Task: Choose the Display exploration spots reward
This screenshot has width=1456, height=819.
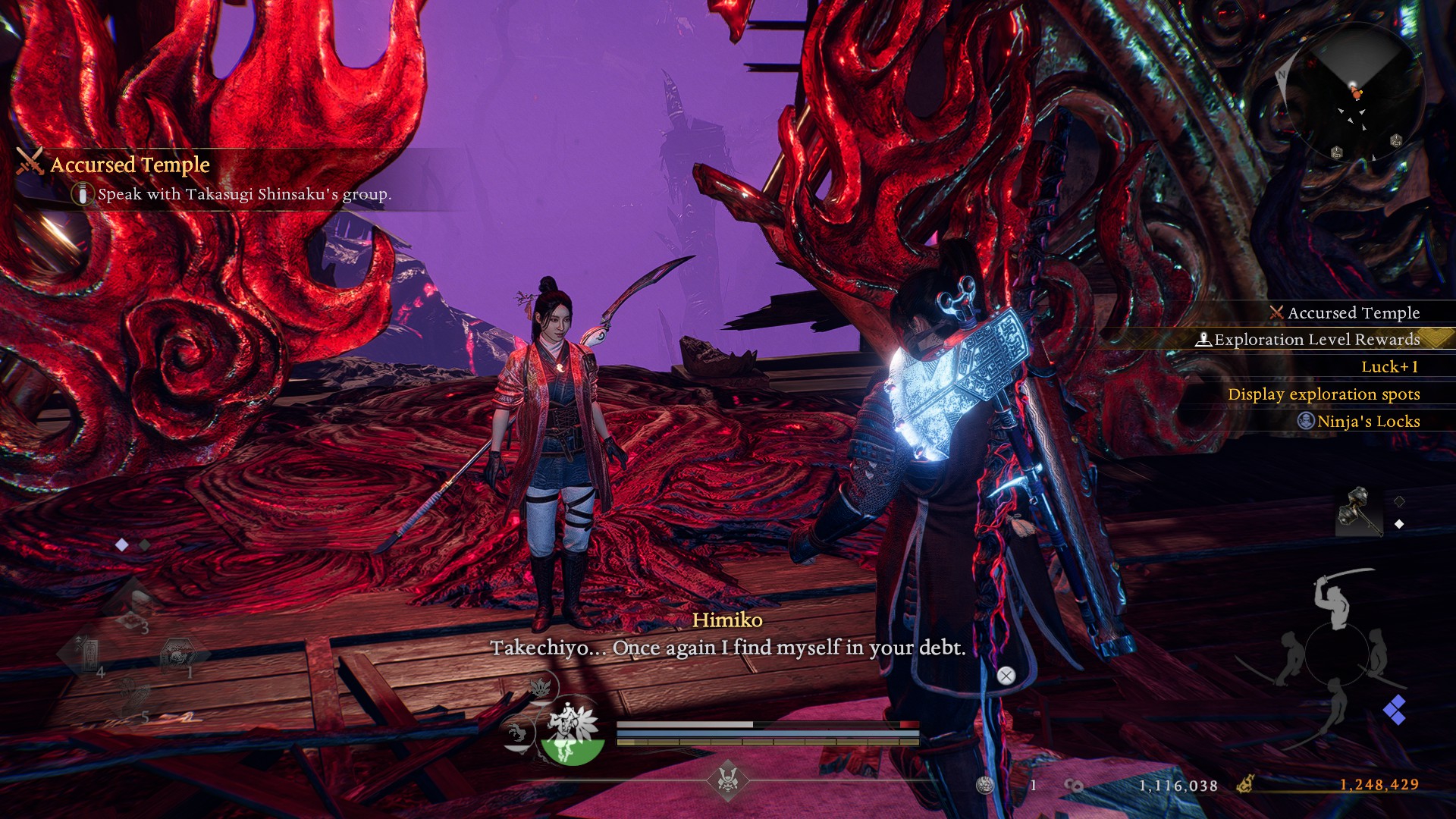Action: [1323, 394]
